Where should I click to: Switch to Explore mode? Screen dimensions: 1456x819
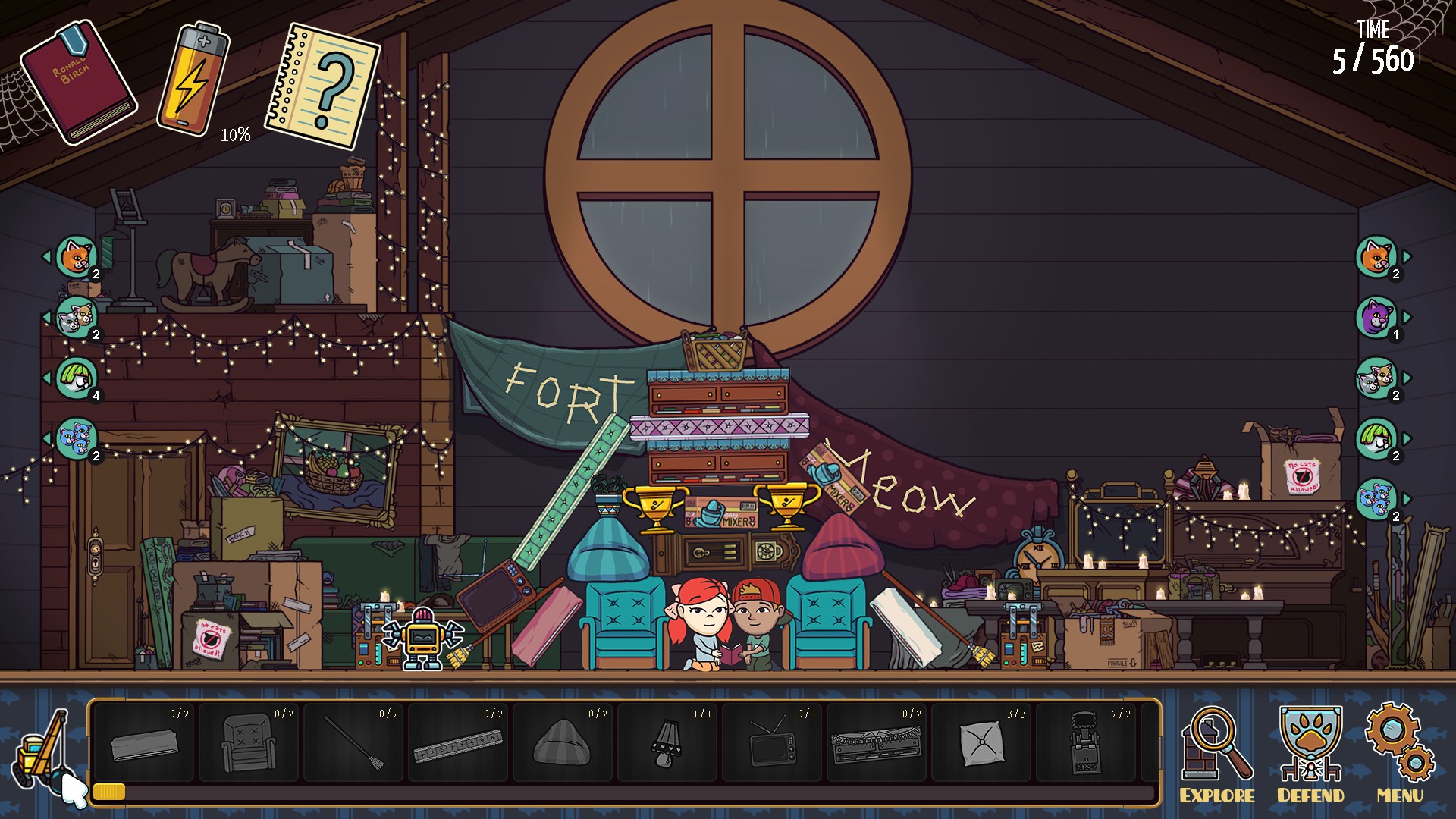tap(1216, 753)
